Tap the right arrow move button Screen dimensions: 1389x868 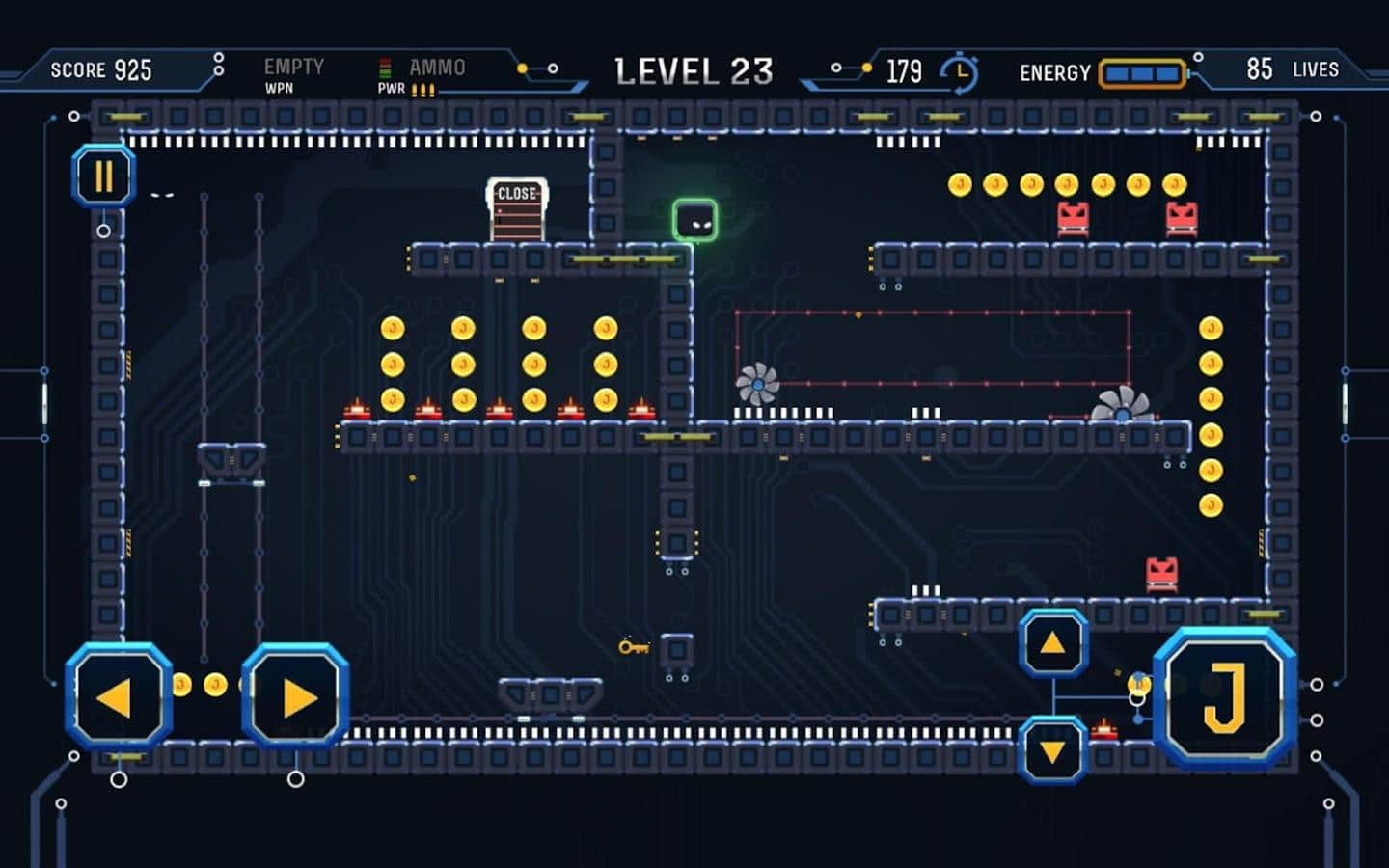coord(295,697)
